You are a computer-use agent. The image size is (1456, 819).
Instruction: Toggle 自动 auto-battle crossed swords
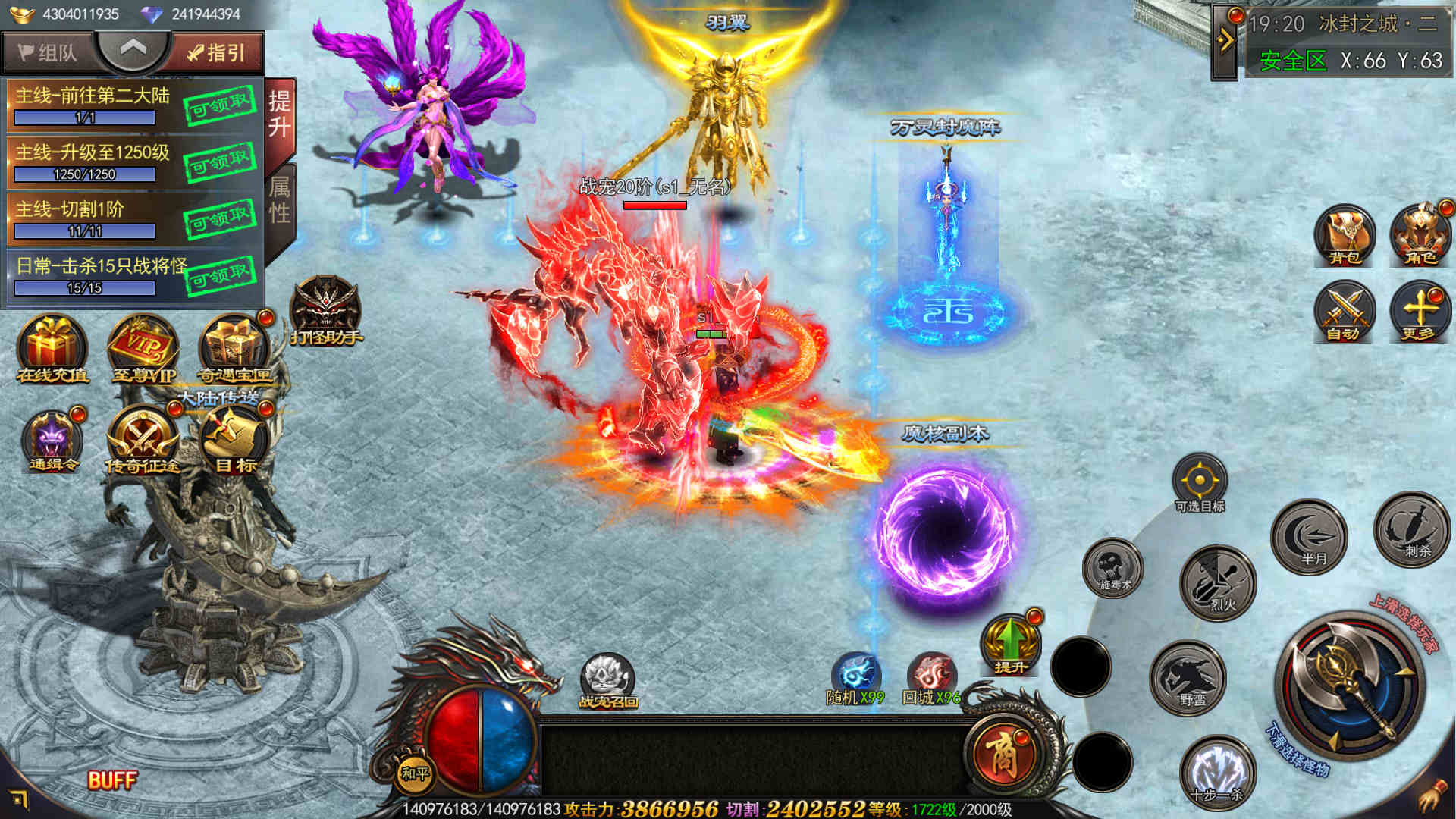(1345, 312)
